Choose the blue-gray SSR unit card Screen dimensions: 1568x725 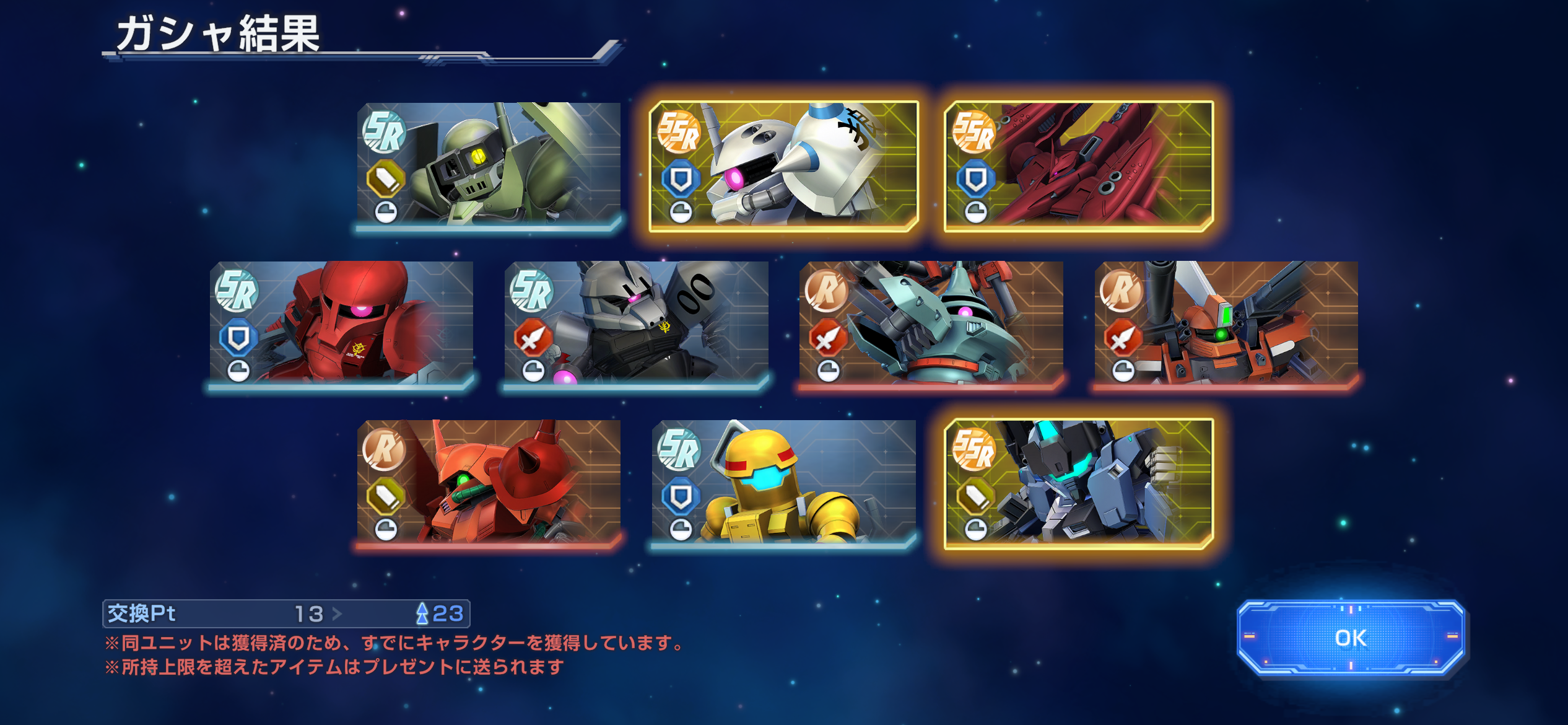pos(1078,483)
